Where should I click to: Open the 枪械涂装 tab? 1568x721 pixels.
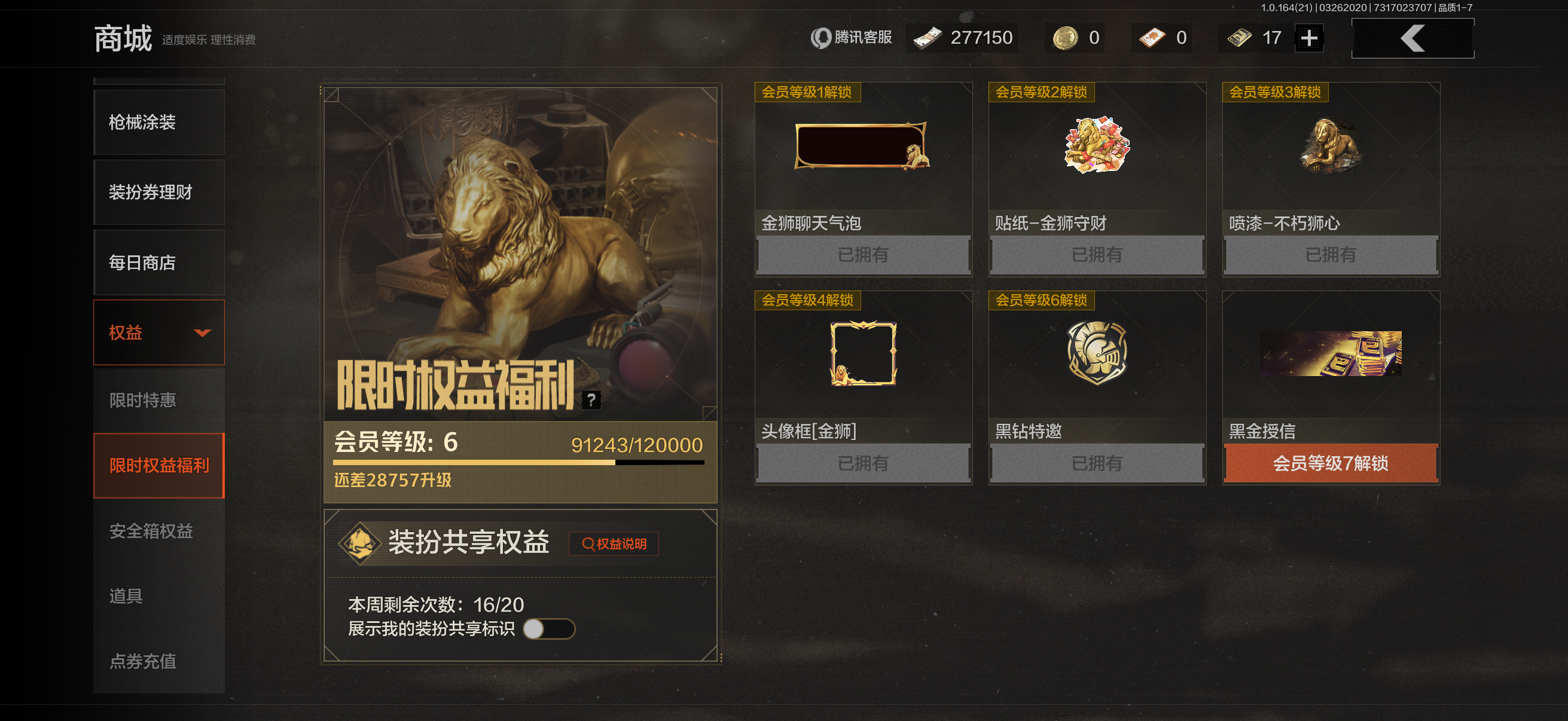point(141,123)
